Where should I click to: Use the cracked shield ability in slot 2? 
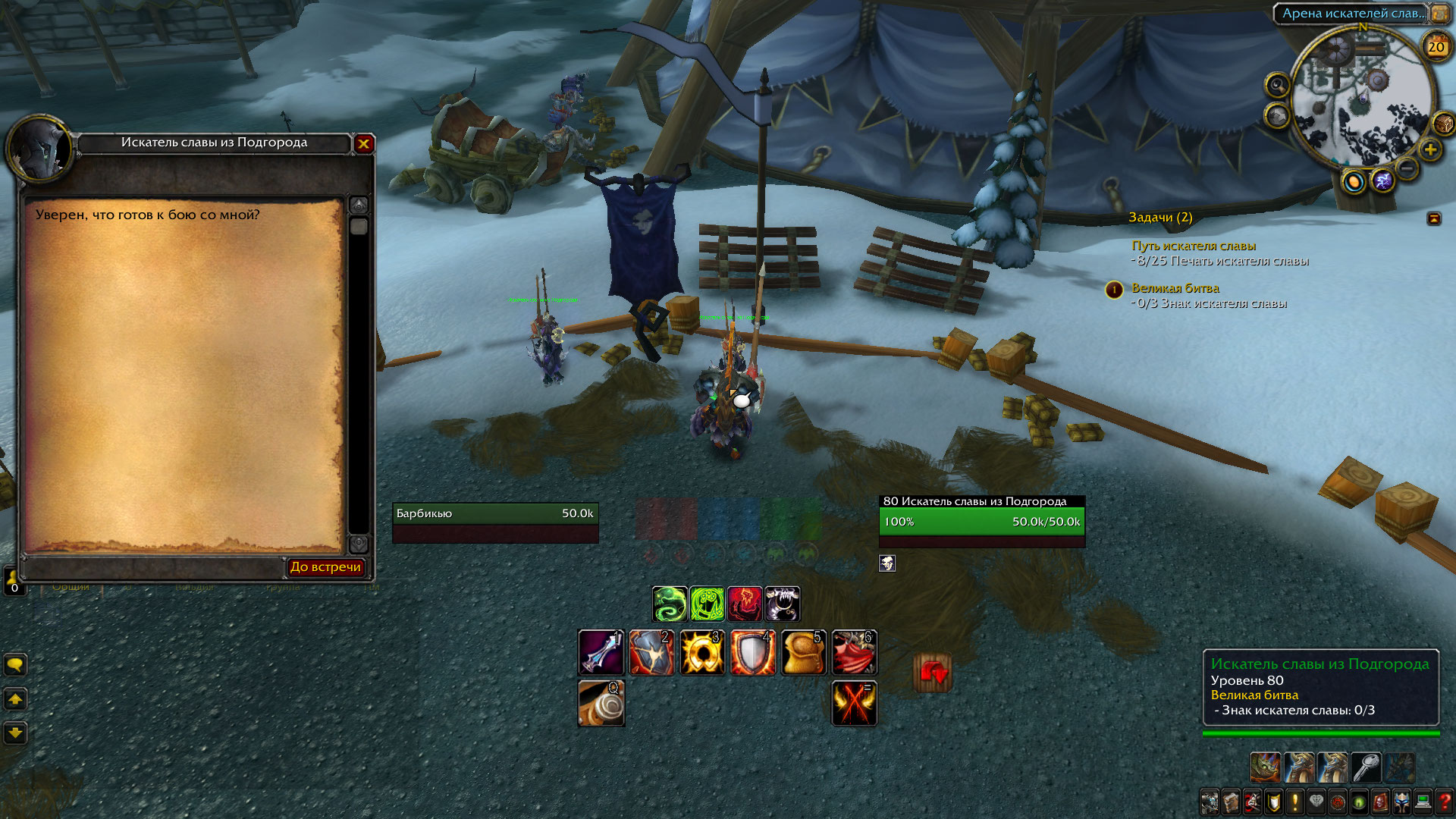(651, 652)
